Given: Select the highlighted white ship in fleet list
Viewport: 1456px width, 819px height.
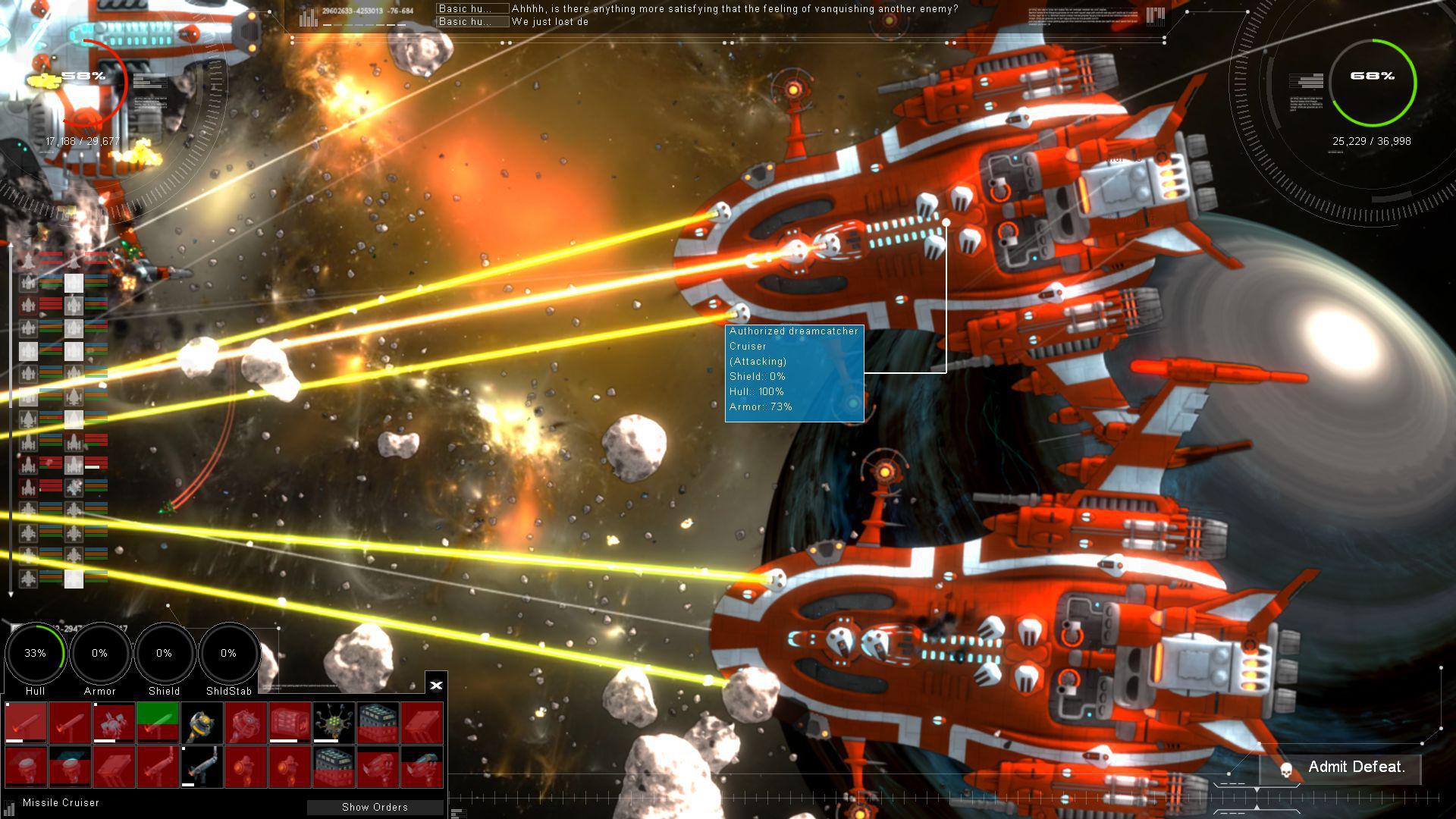Looking at the screenshot, I should (x=74, y=284).
